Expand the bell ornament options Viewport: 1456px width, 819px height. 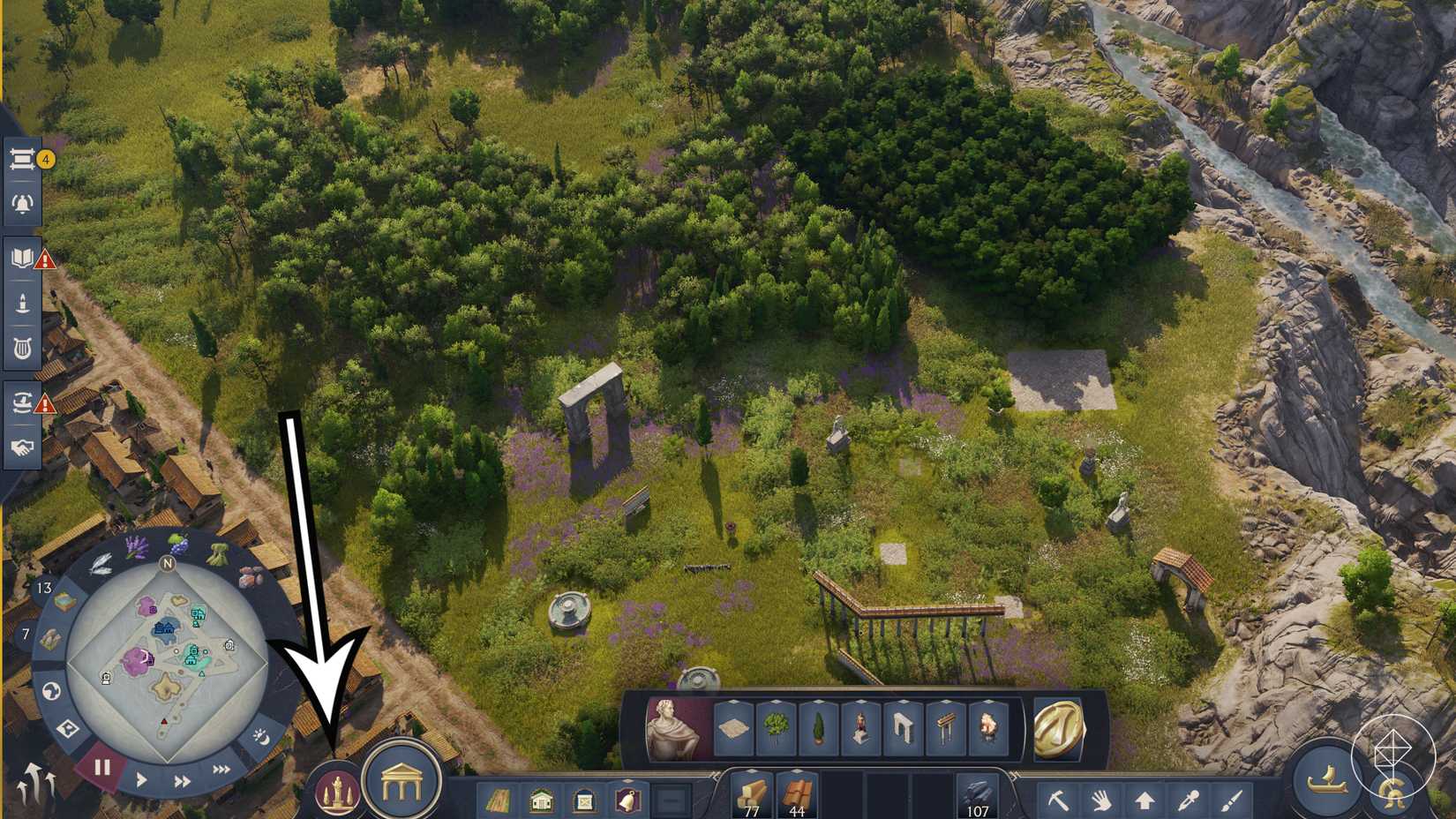[628, 781]
